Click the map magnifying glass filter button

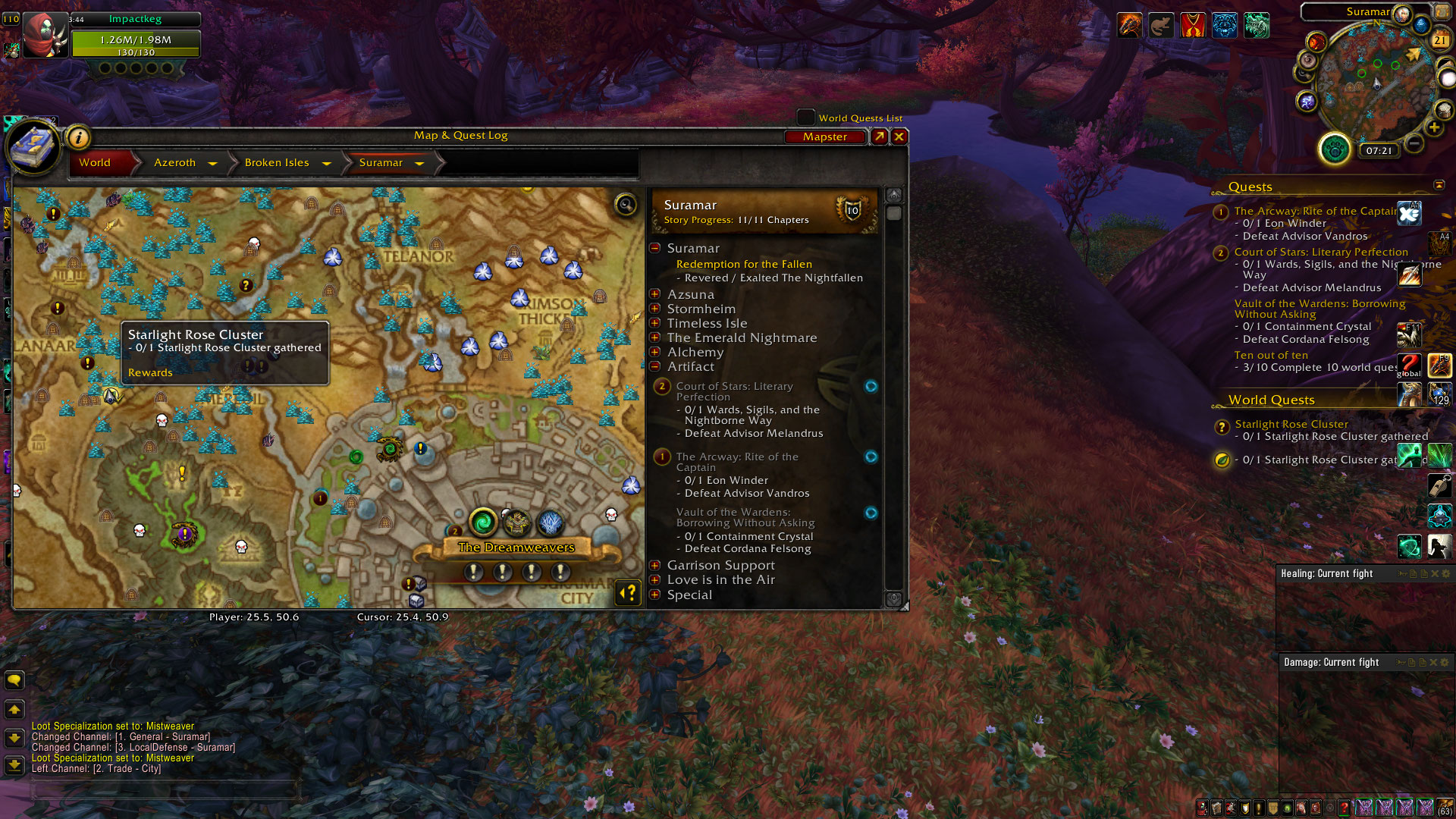point(626,204)
